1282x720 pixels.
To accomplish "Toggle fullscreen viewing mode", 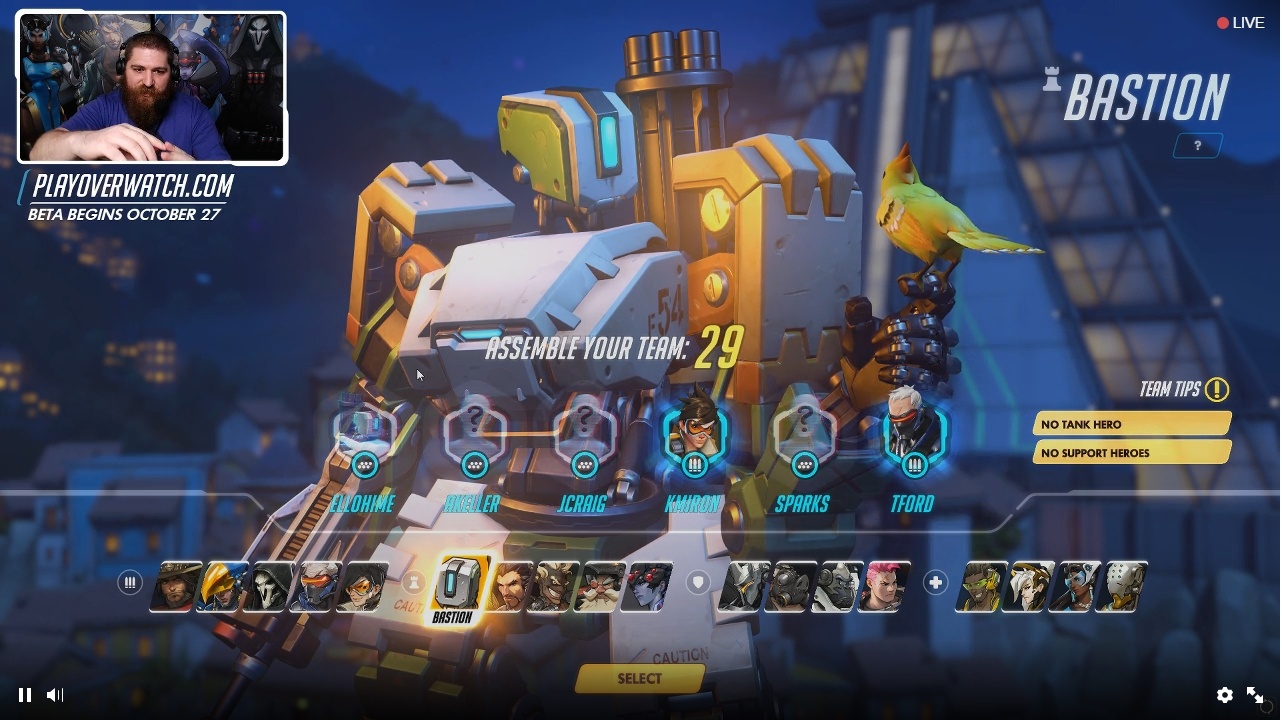I will [x=1256, y=695].
